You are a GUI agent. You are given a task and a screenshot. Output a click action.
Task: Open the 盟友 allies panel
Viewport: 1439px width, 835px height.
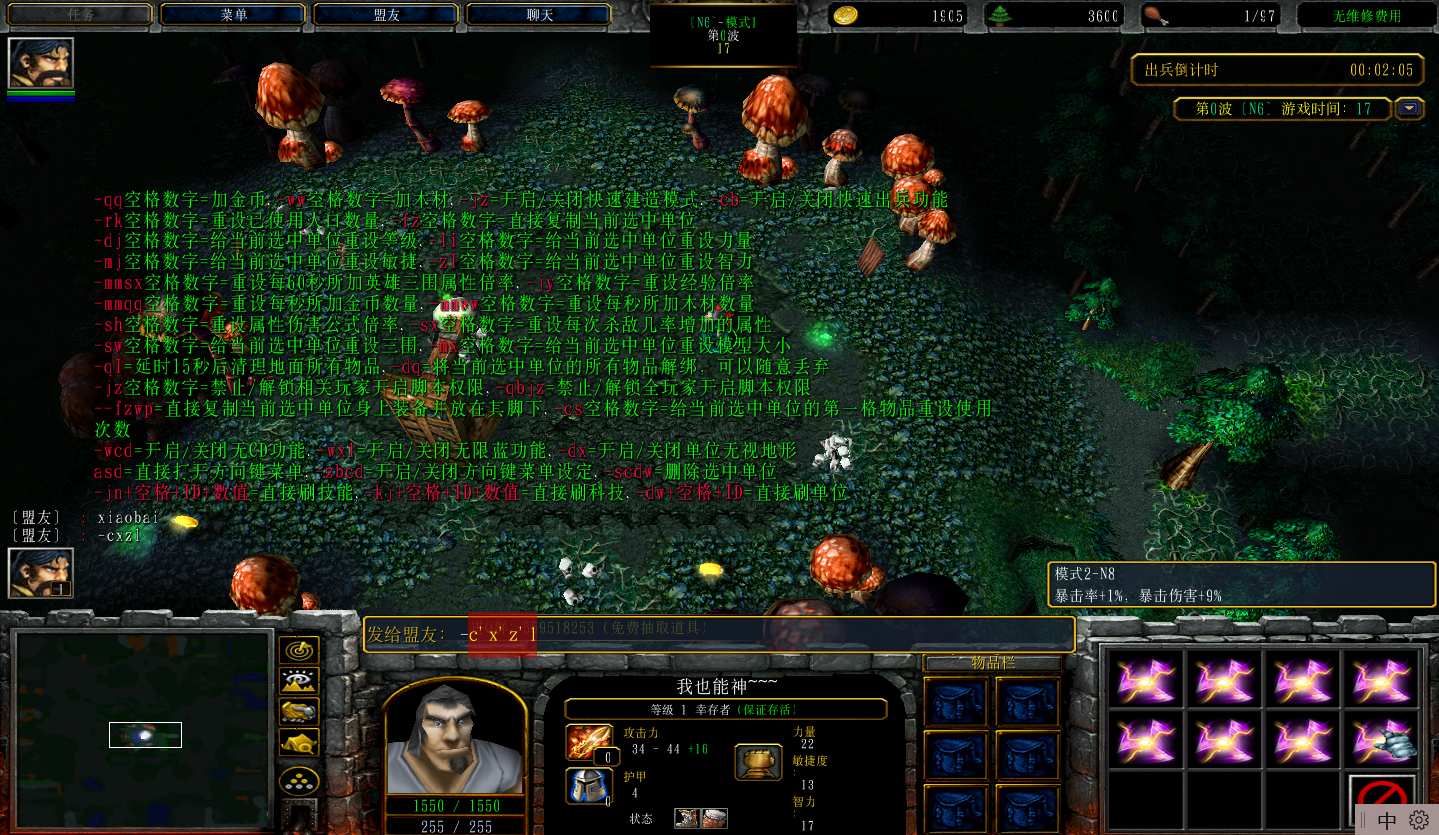point(386,15)
